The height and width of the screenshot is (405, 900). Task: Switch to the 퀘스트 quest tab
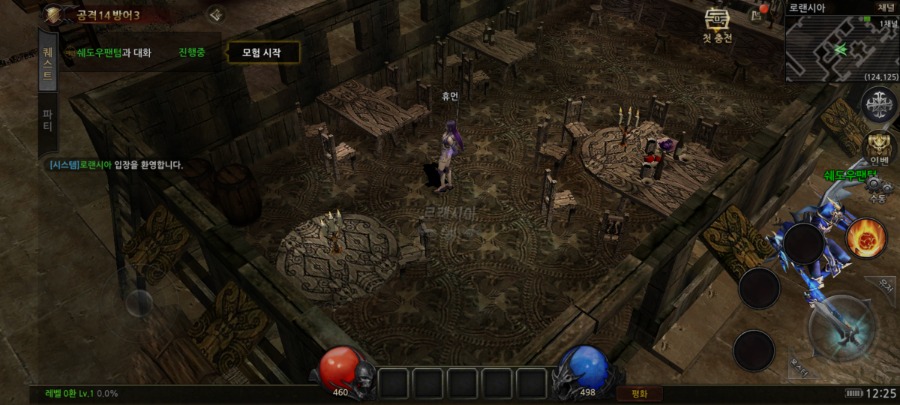[x=47, y=60]
